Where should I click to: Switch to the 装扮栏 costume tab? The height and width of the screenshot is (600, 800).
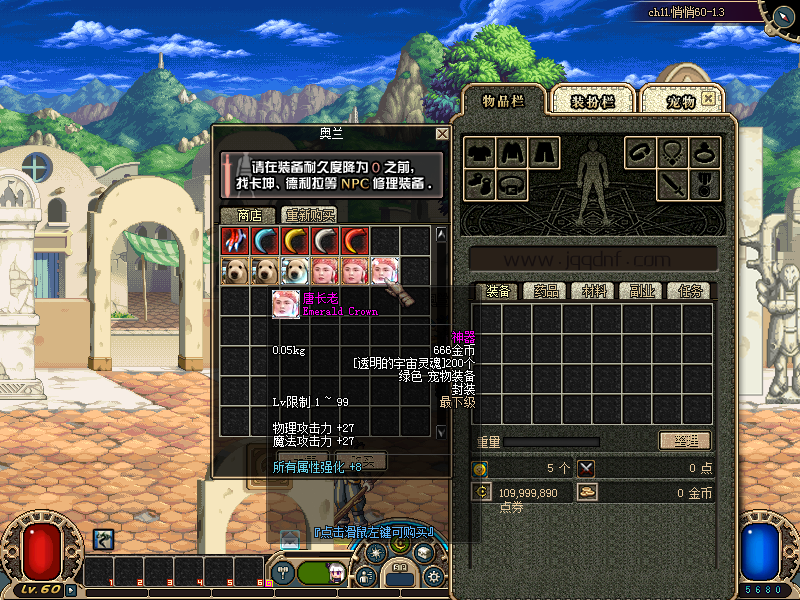pos(592,101)
